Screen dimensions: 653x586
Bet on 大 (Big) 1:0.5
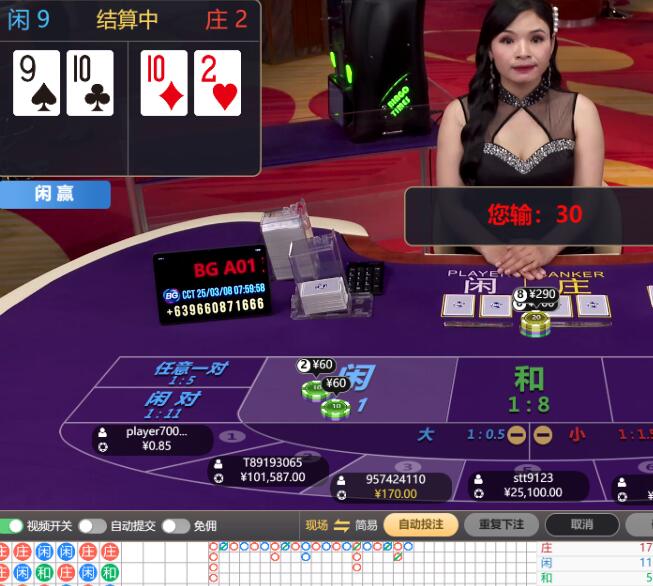pos(470,434)
